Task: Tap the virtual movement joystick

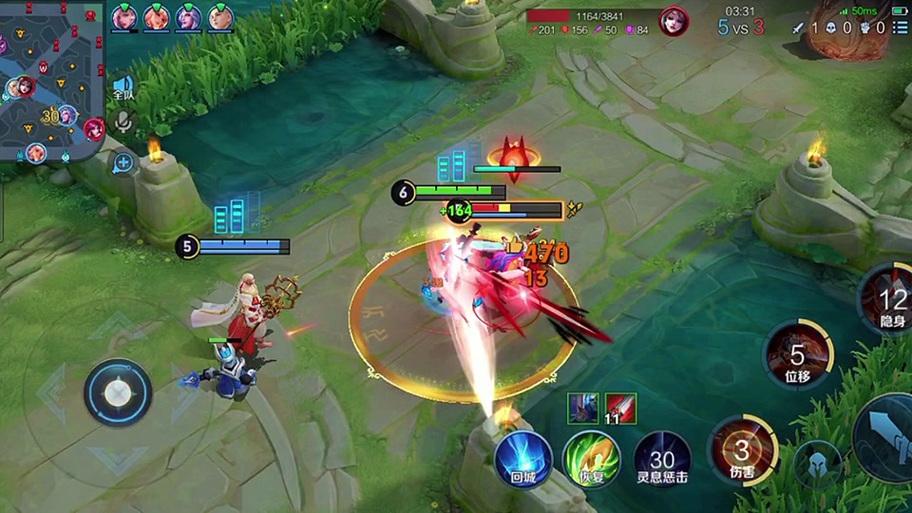Action: coord(118,392)
